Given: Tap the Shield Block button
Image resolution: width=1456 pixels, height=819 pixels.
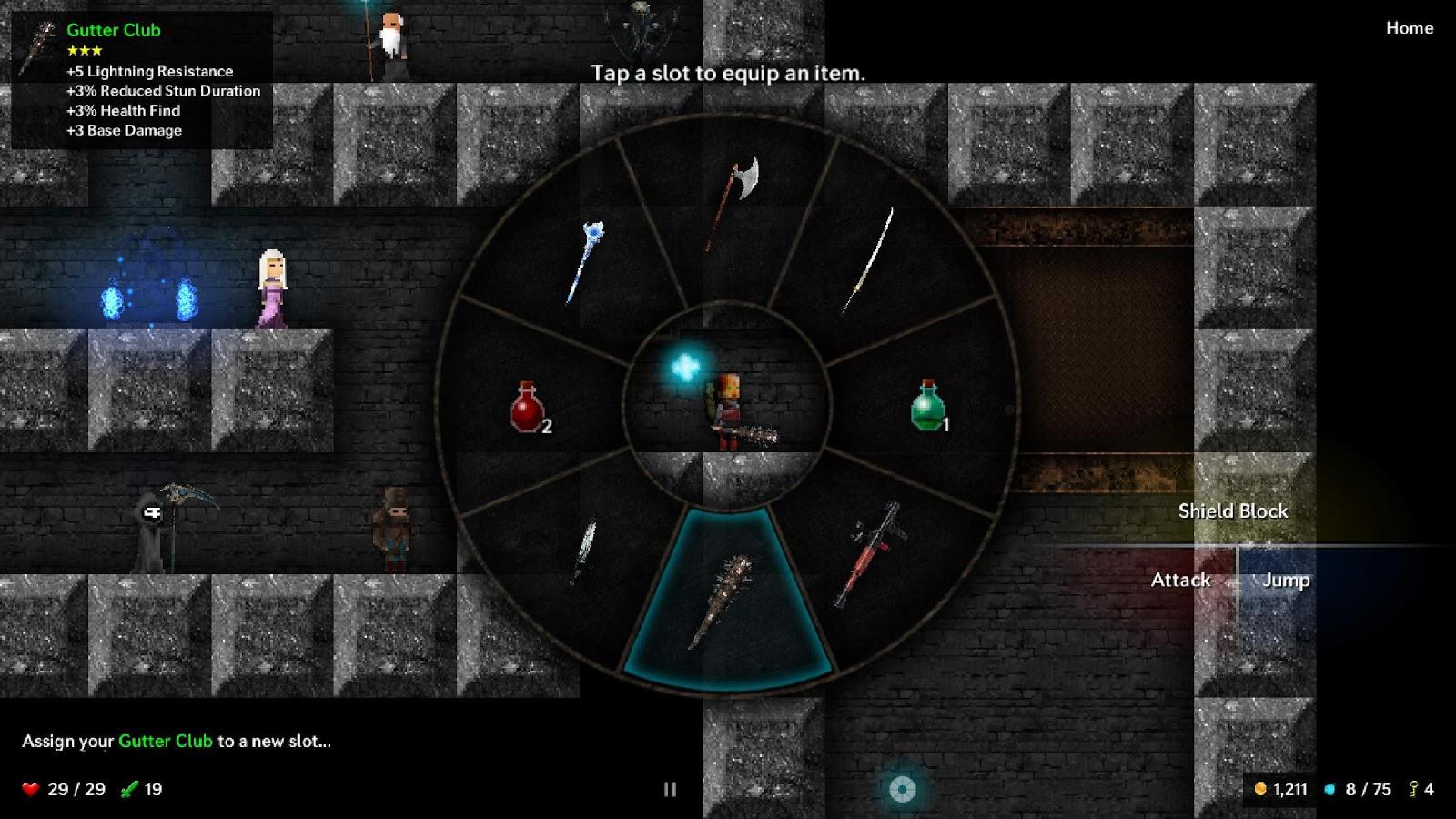Looking at the screenshot, I should (x=1232, y=511).
